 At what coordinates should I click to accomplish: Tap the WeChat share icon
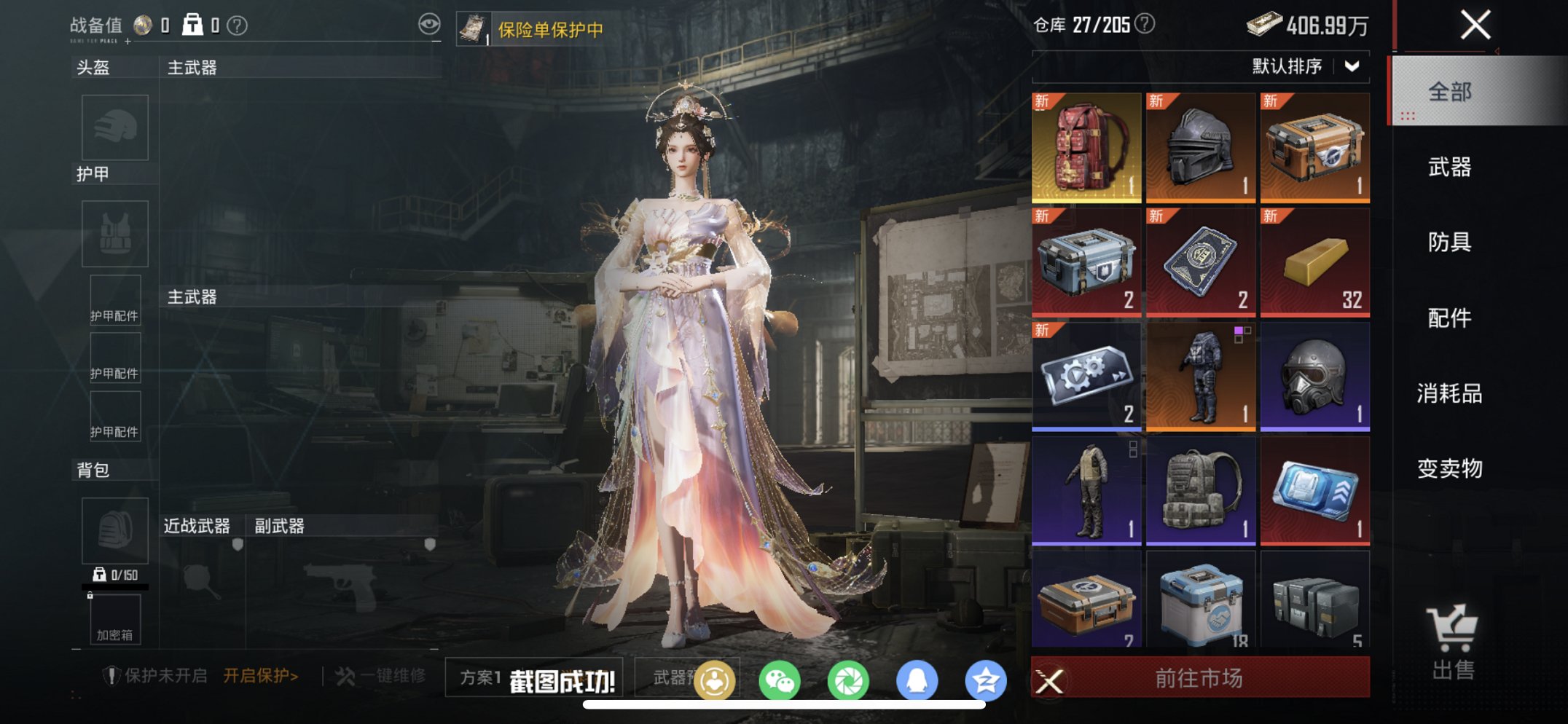pyautogui.click(x=780, y=678)
